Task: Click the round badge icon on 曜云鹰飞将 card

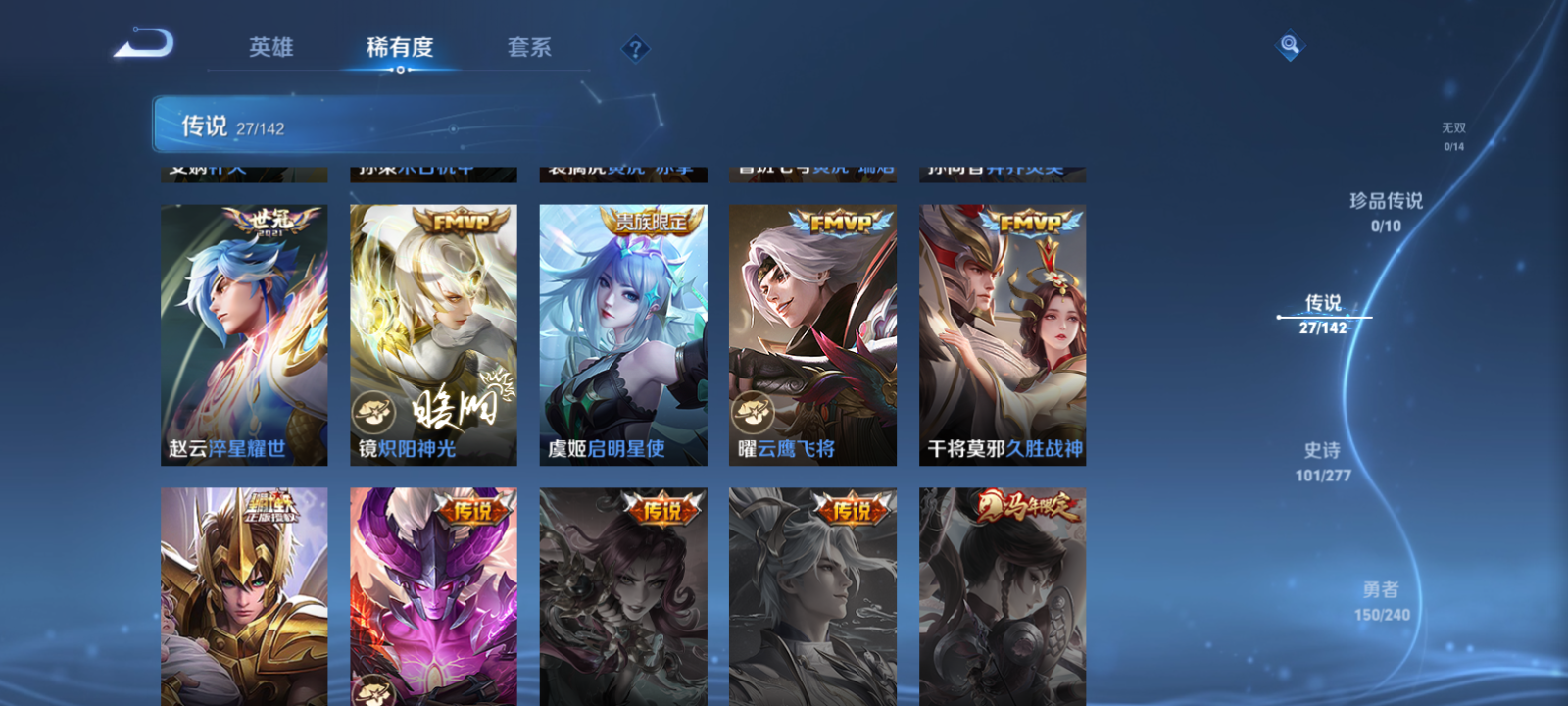Action: pyautogui.click(x=752, y=414)
